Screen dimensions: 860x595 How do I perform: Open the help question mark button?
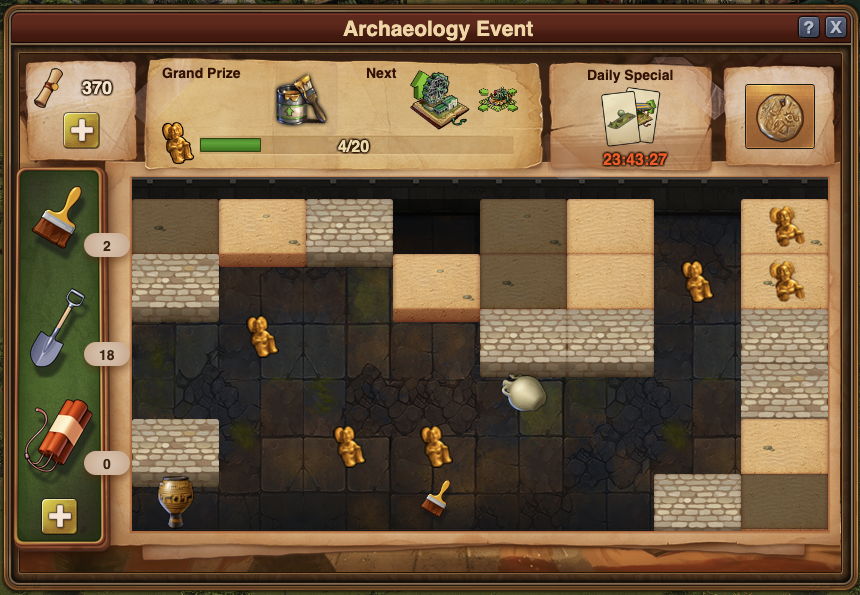[x=809, y=28]
